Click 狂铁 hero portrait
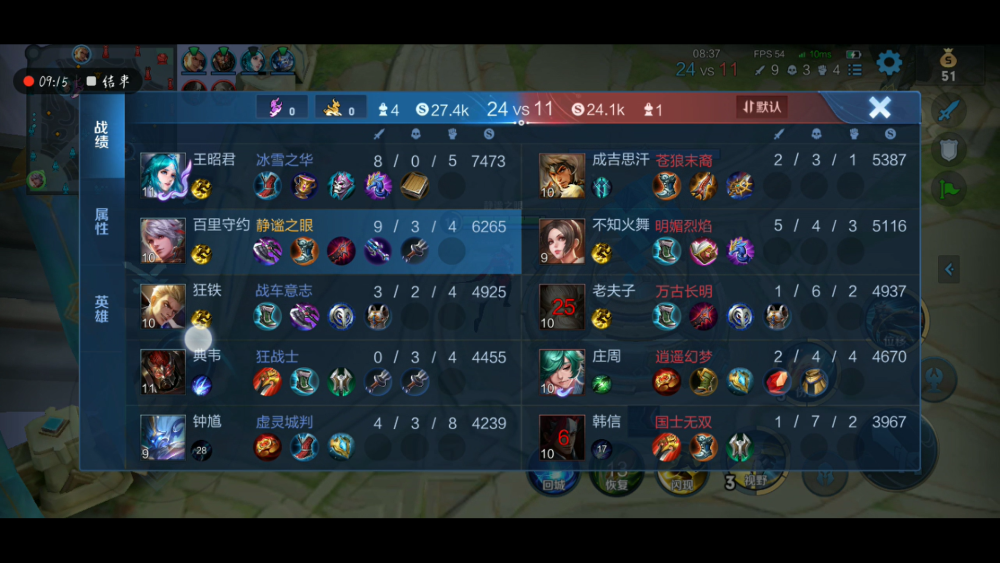Screen dimensions: 1000x563 coord(162,305)
